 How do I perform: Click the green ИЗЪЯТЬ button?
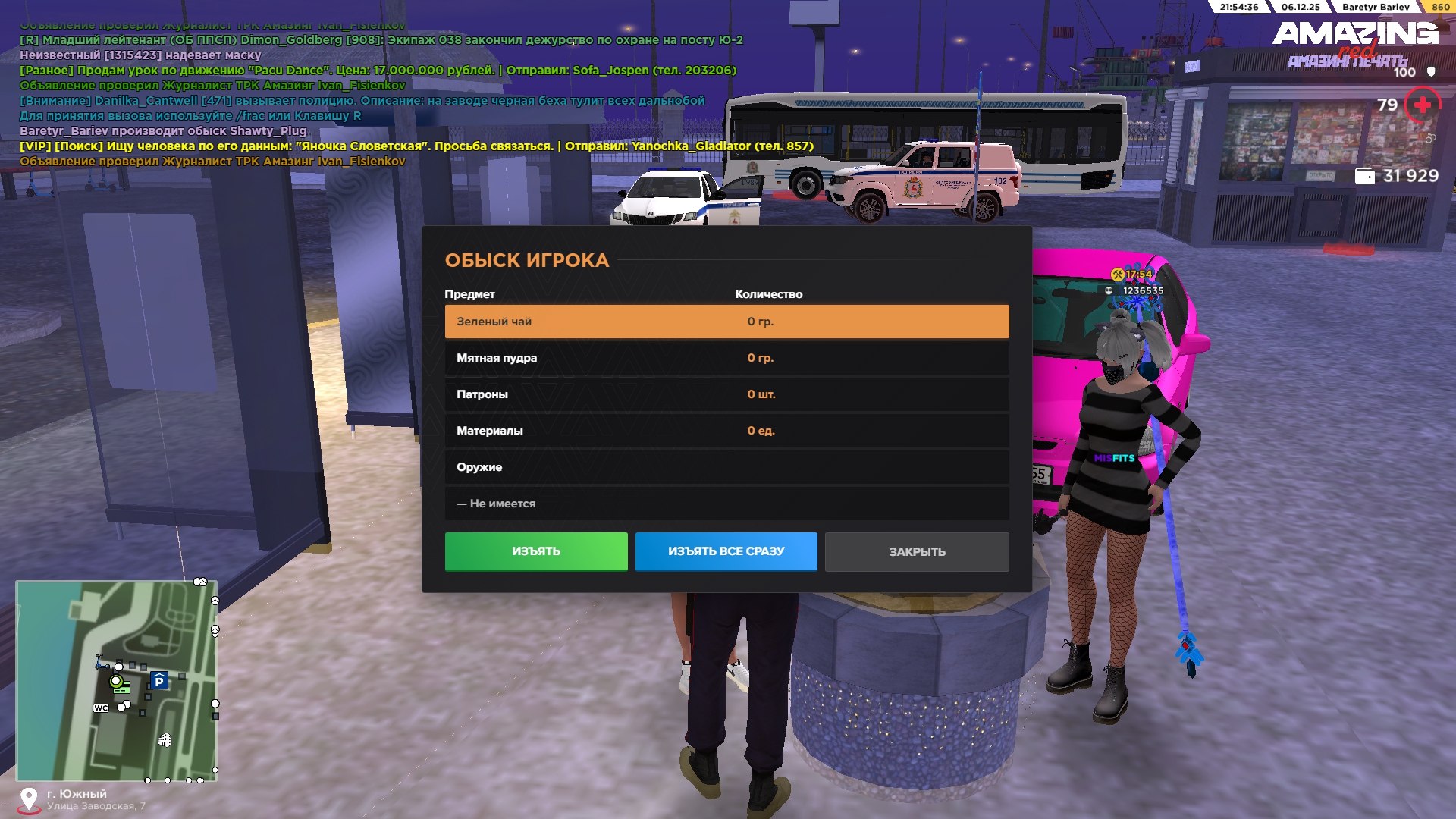point(536,551)
